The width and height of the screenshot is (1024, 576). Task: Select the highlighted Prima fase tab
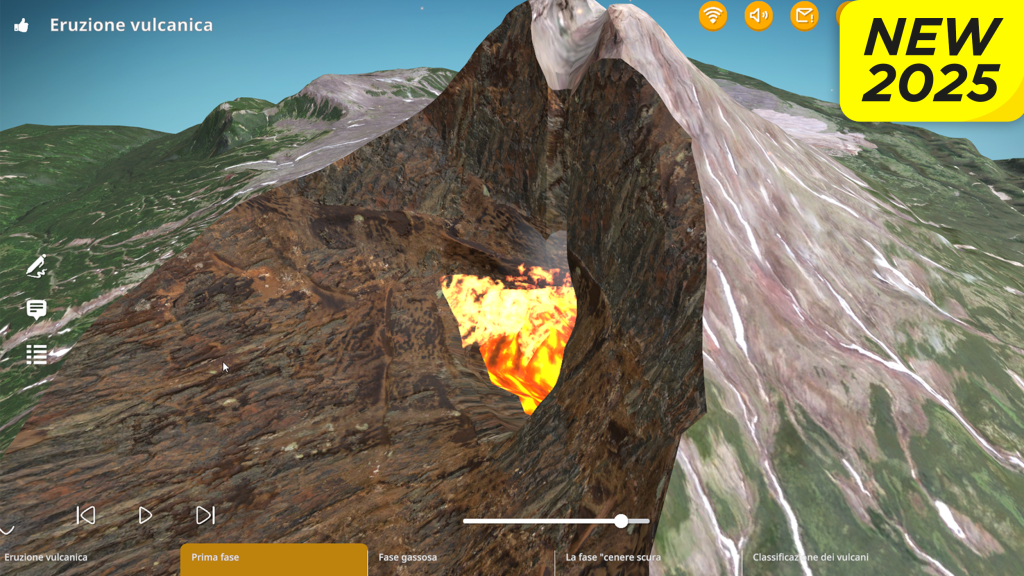point(274,558)
